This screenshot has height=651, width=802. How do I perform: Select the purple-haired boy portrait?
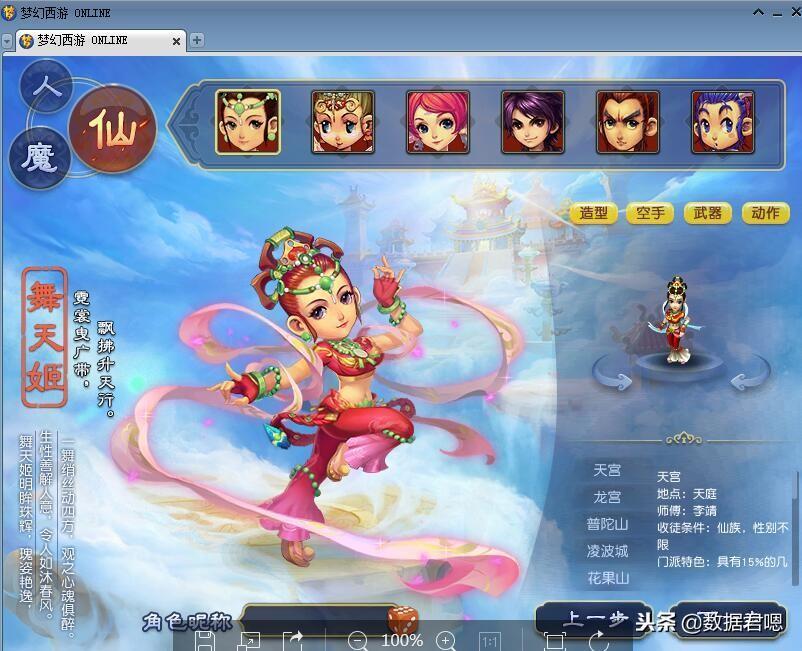pyautogui.click(x=533, y=122)
